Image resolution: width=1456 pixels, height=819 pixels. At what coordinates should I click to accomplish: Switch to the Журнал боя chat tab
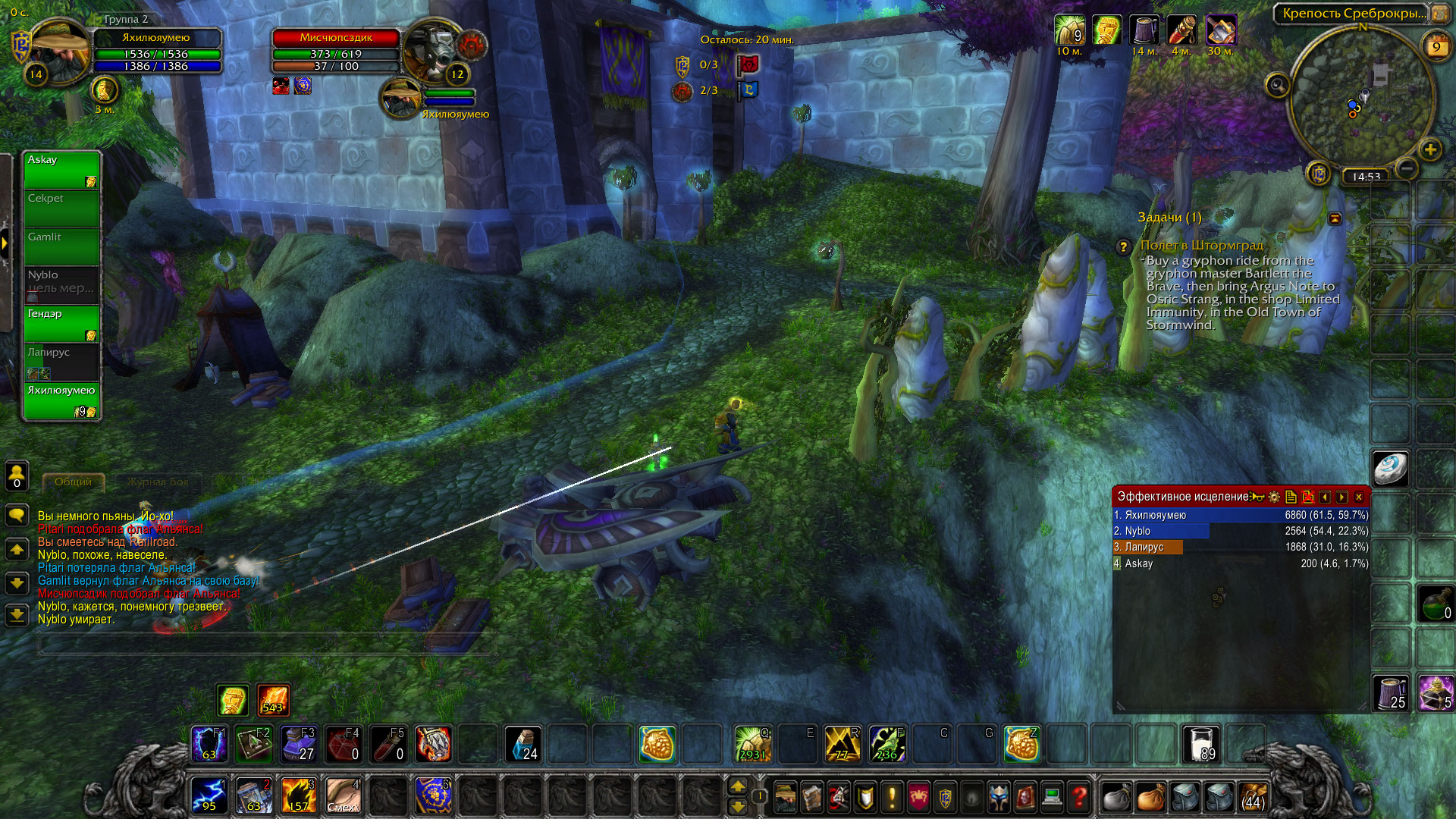click(x=158, y=482)
